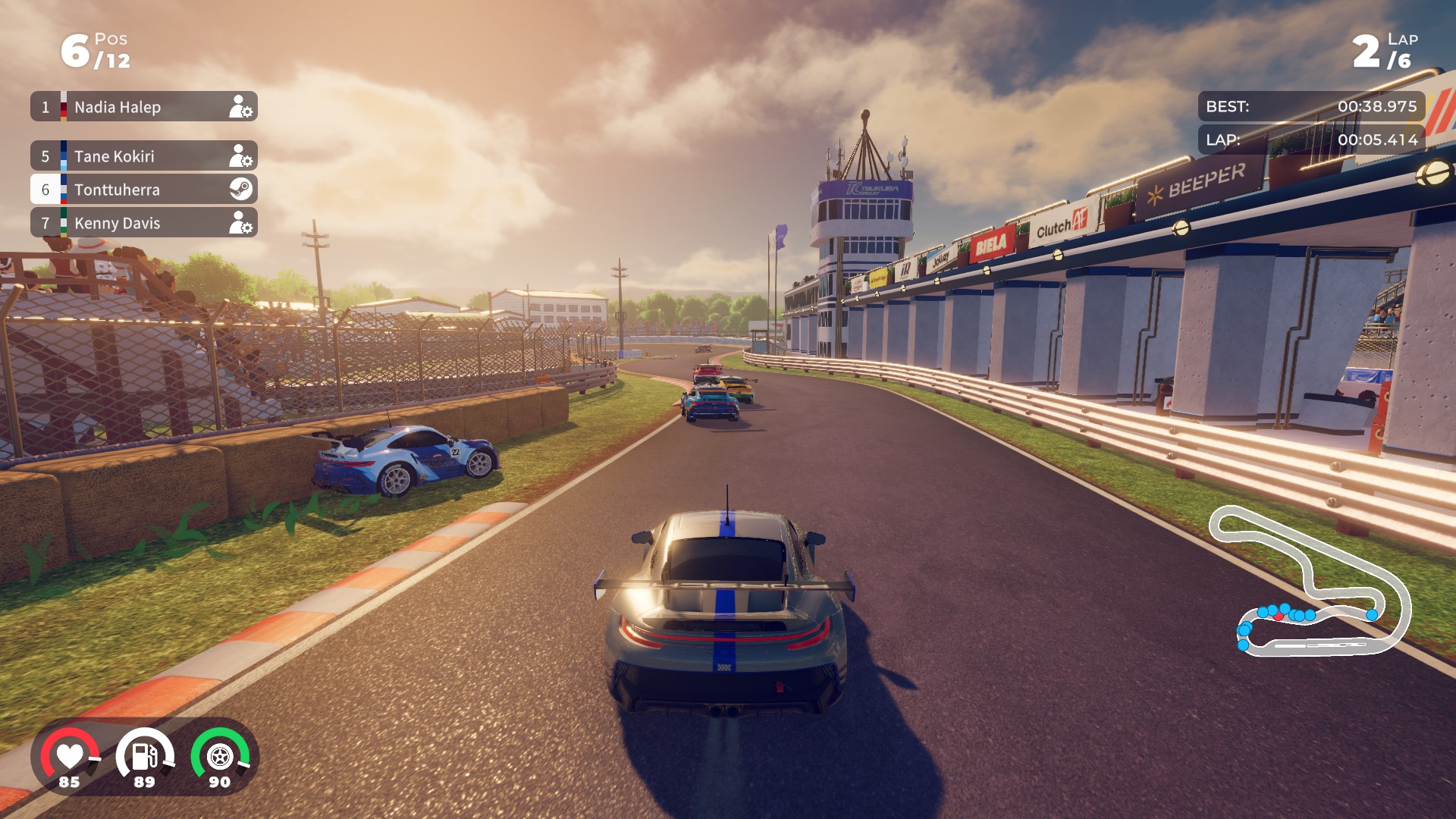The height and width of the screenshot is (819, 1456).
Task: Click the heart car health gauge
Action: (70, 757)
